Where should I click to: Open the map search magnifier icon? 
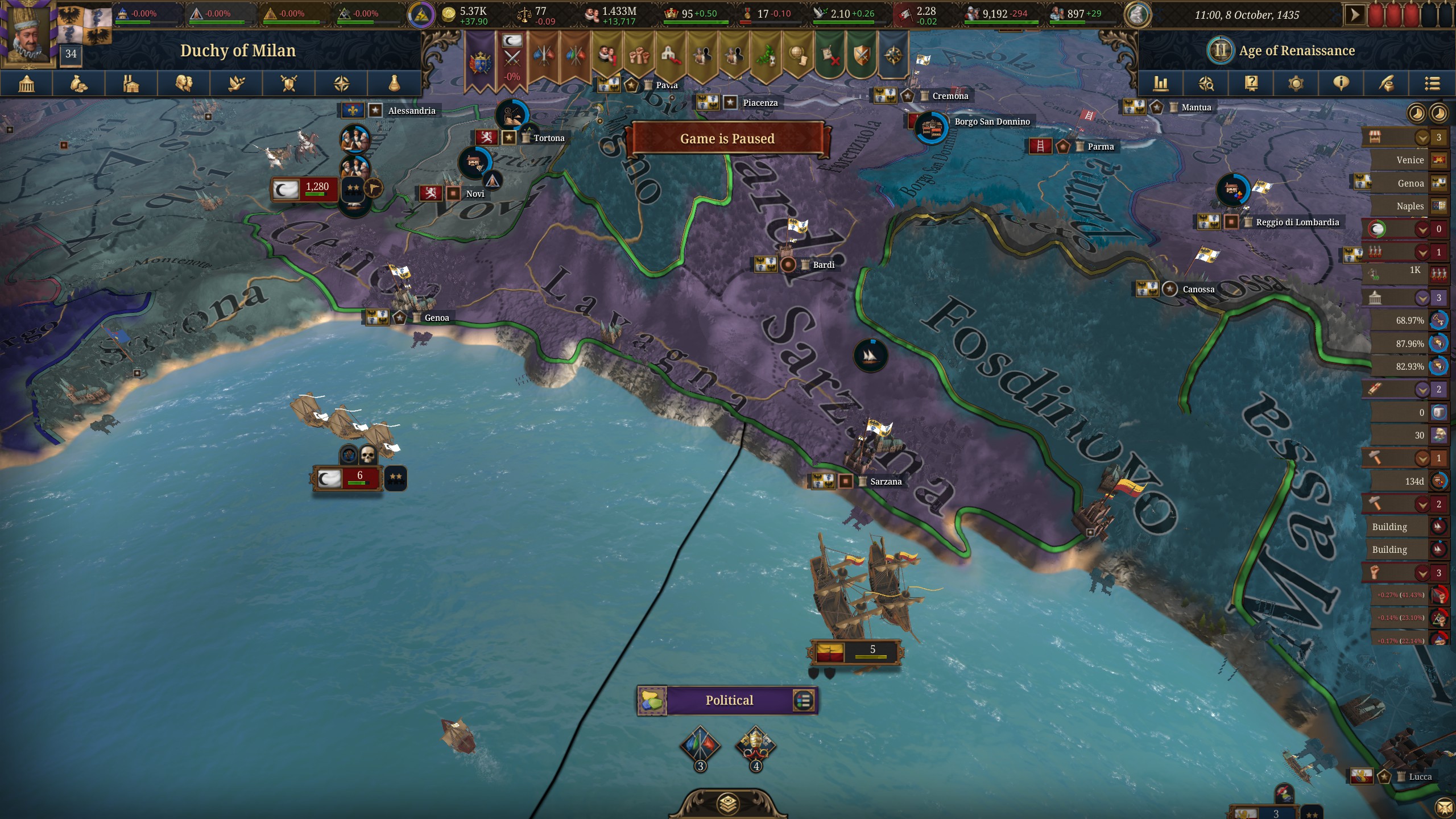click(x=1207, y=84)
